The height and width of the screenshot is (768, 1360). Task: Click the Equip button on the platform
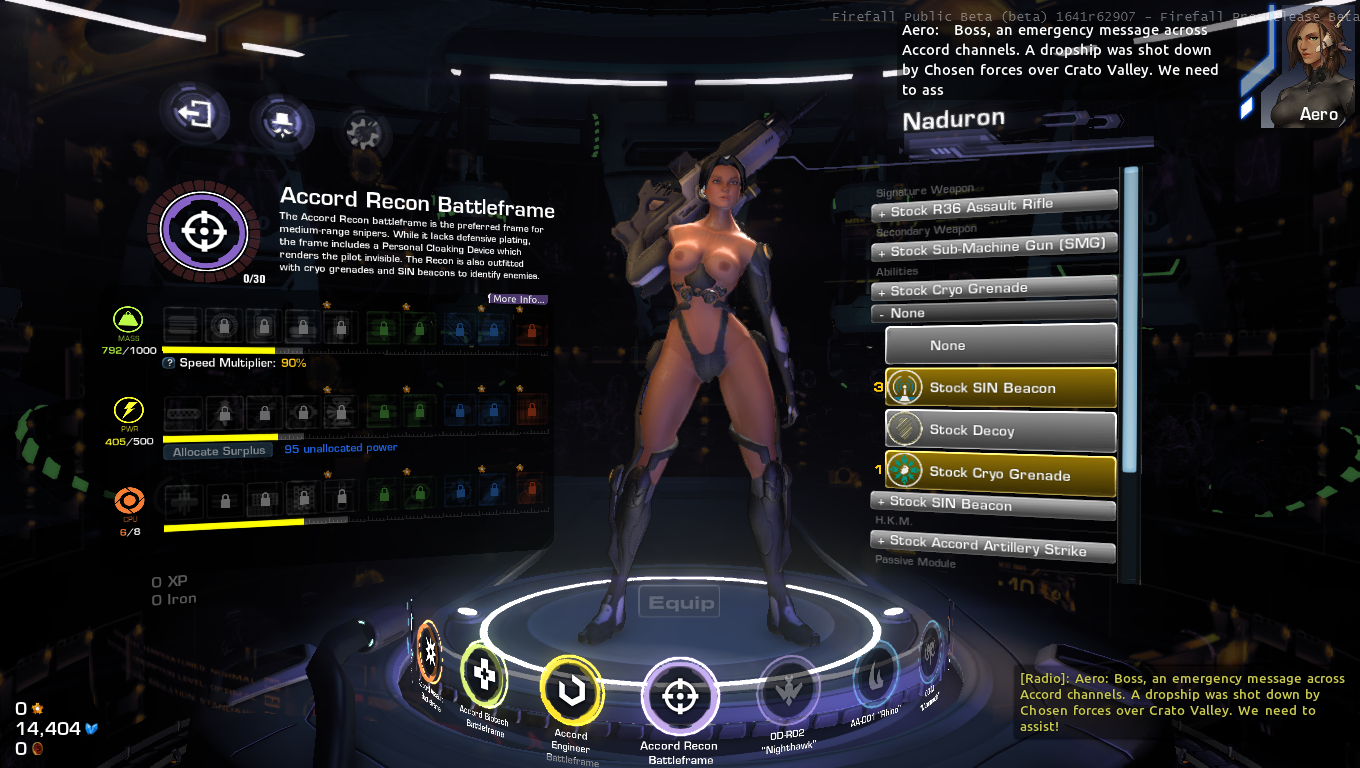point(681,602)
